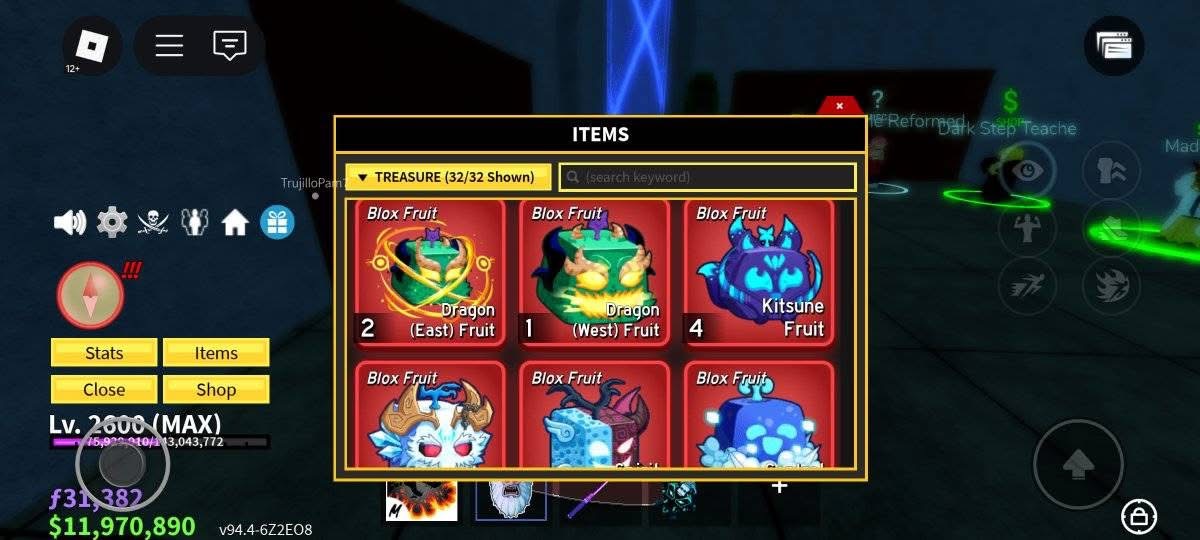Close the Items window with red X
Image resolution: width=1200 pixels, height=540 pixels.
coord(839,105)
